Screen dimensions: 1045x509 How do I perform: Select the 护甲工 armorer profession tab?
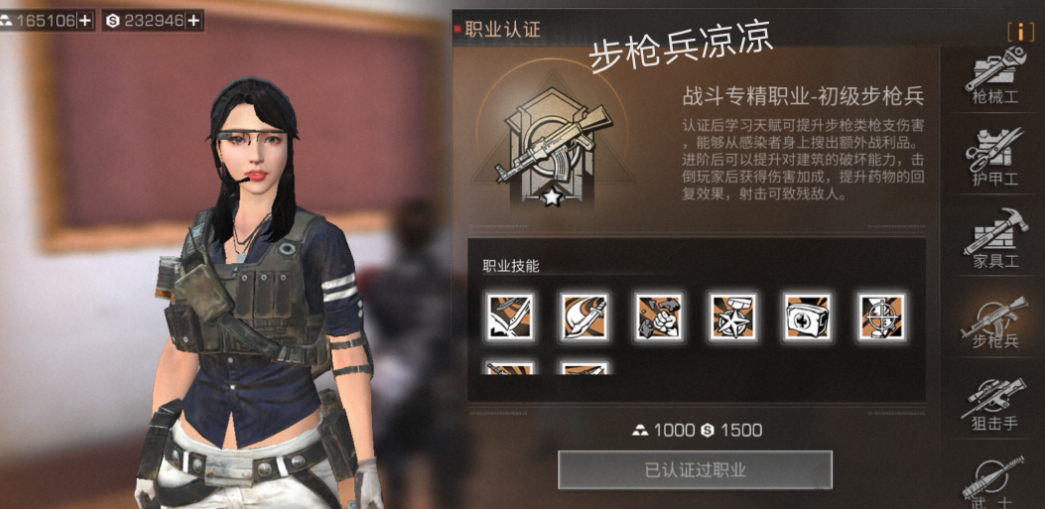994,157
